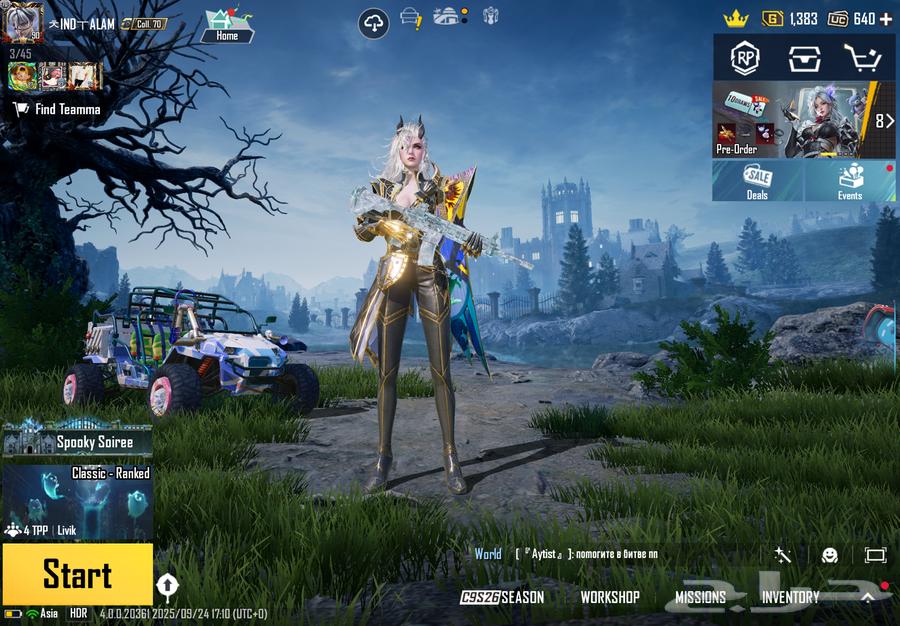
Task: Open the gold crown icon
Action: pyautogui.click(x=736, y=19)
